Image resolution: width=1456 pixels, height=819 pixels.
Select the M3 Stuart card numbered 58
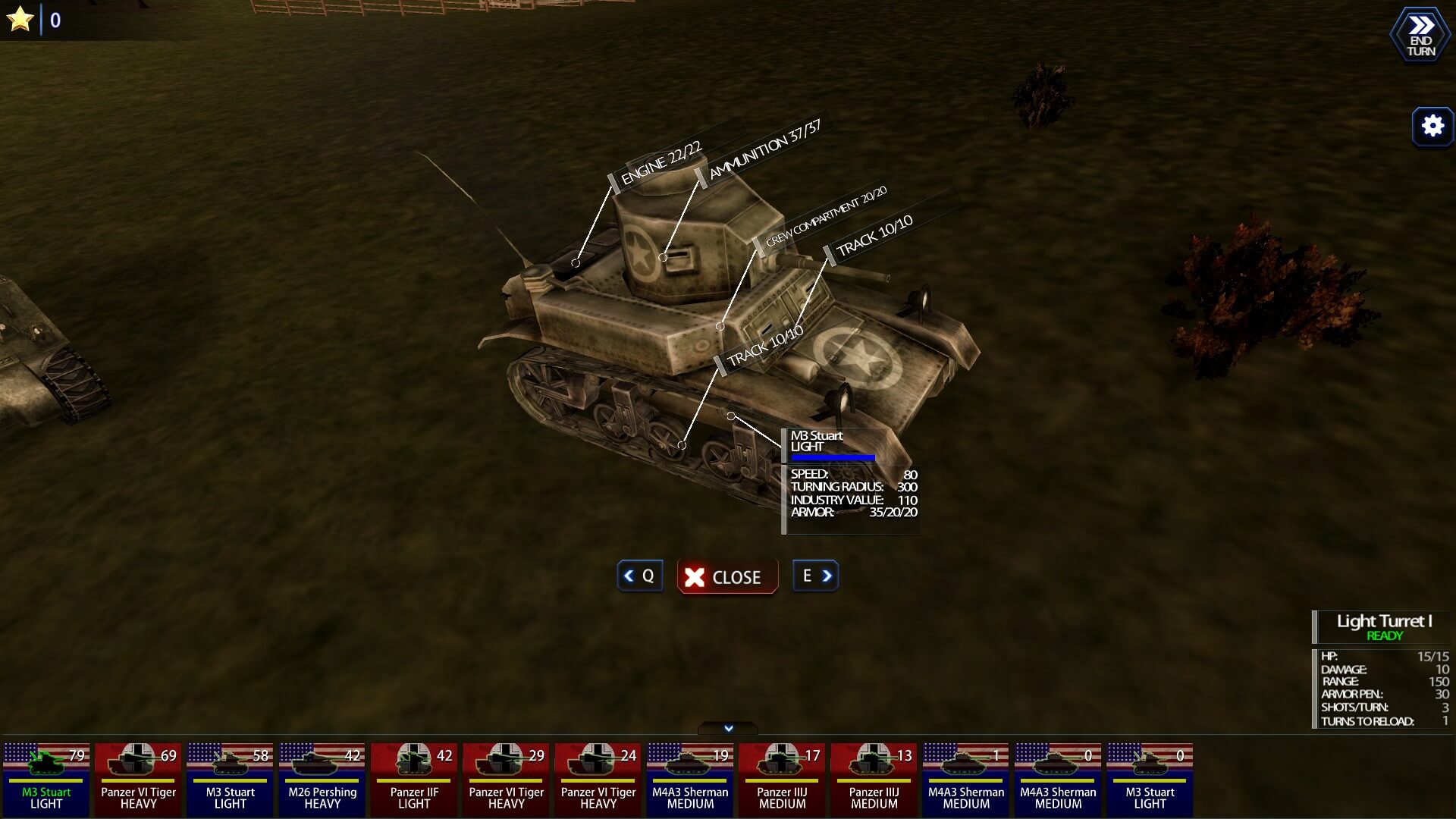[230, 779]
